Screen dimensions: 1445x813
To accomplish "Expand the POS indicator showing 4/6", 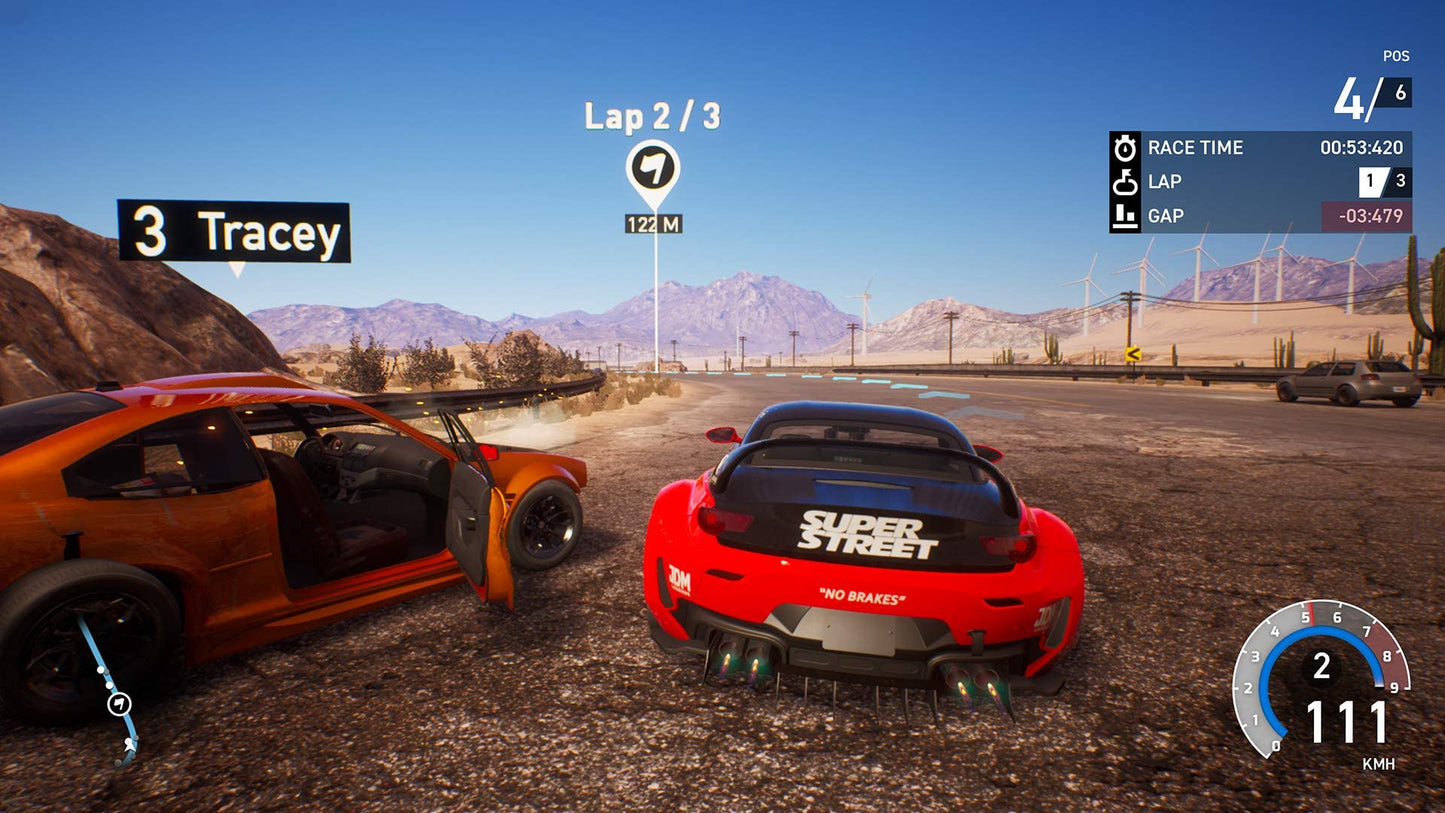I will (x=1370, y=94).
